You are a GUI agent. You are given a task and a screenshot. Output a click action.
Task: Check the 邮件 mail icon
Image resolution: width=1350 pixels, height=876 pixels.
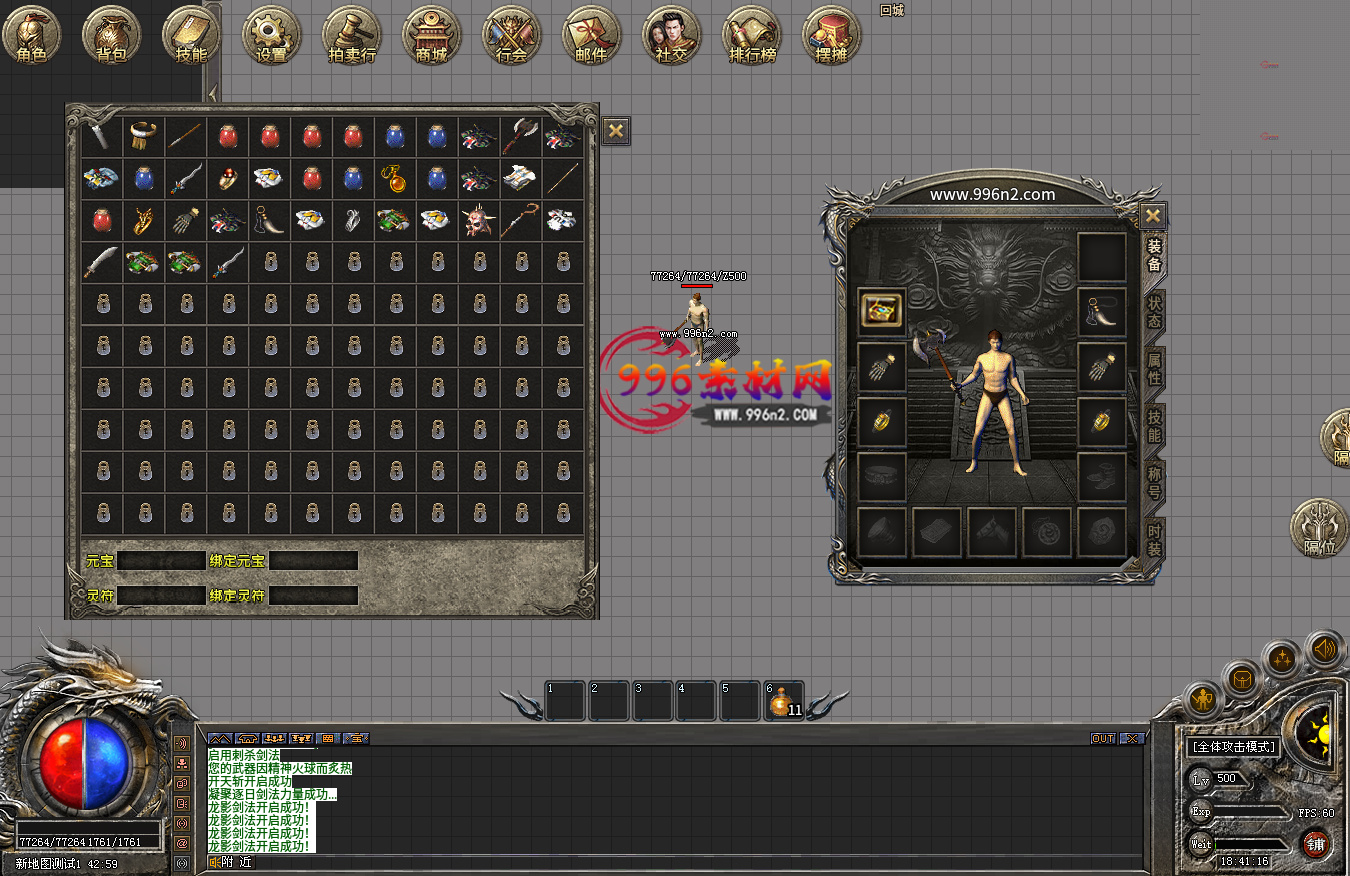(591, 36)
